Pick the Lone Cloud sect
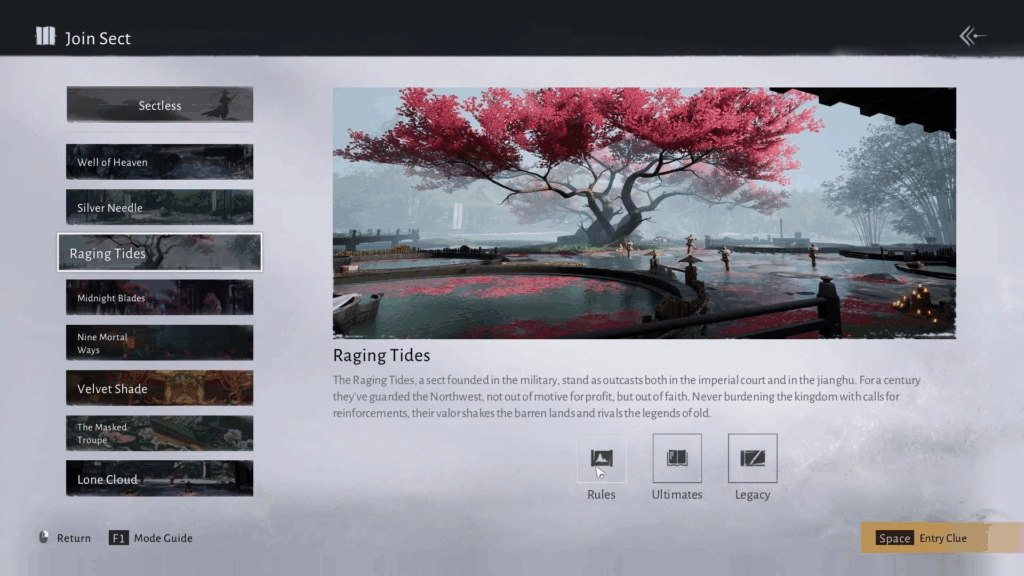The width and height of the screenshot is (1024, 576). tap(160, 479)
